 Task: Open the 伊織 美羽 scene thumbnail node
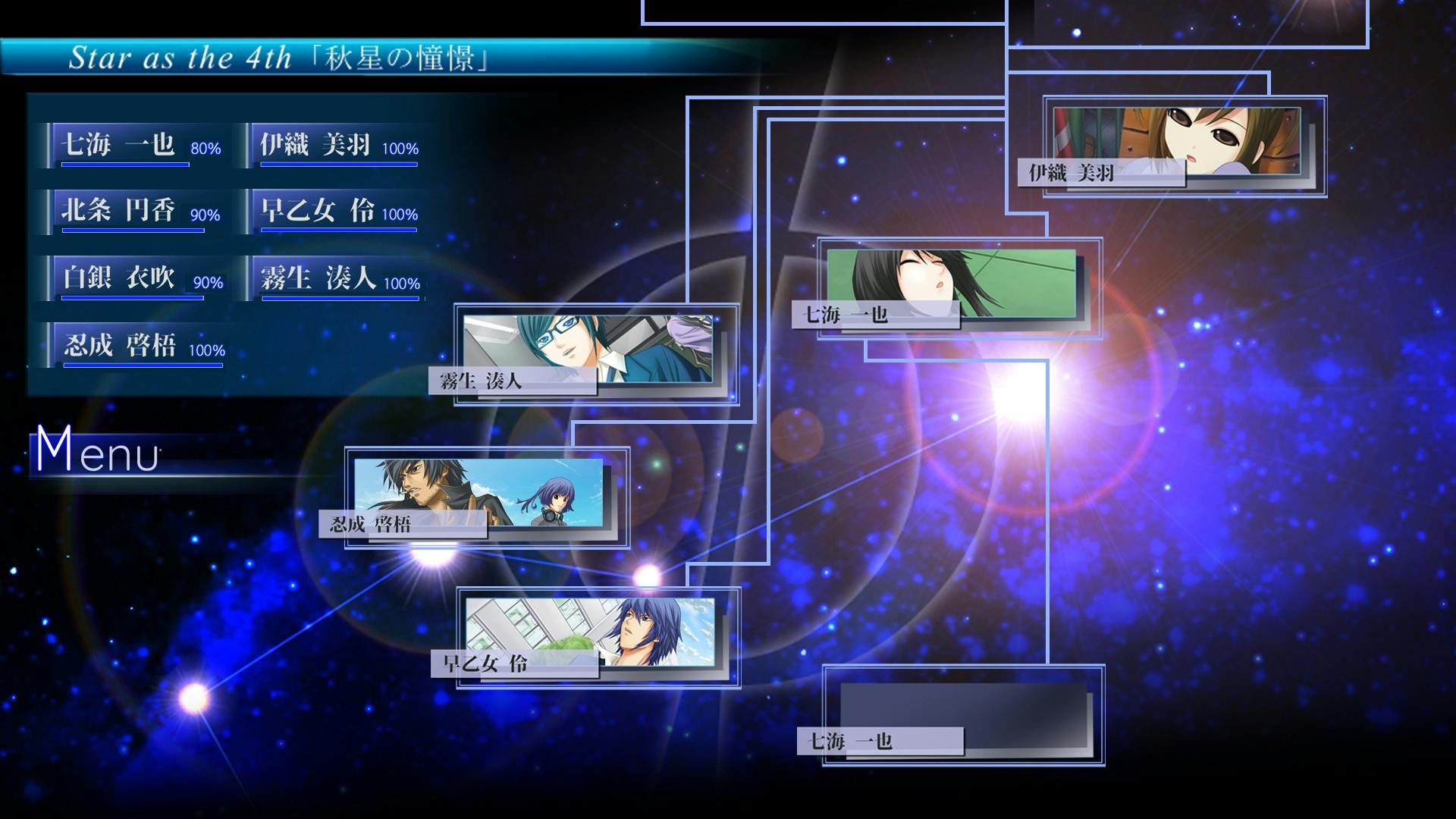(1183, 146)
